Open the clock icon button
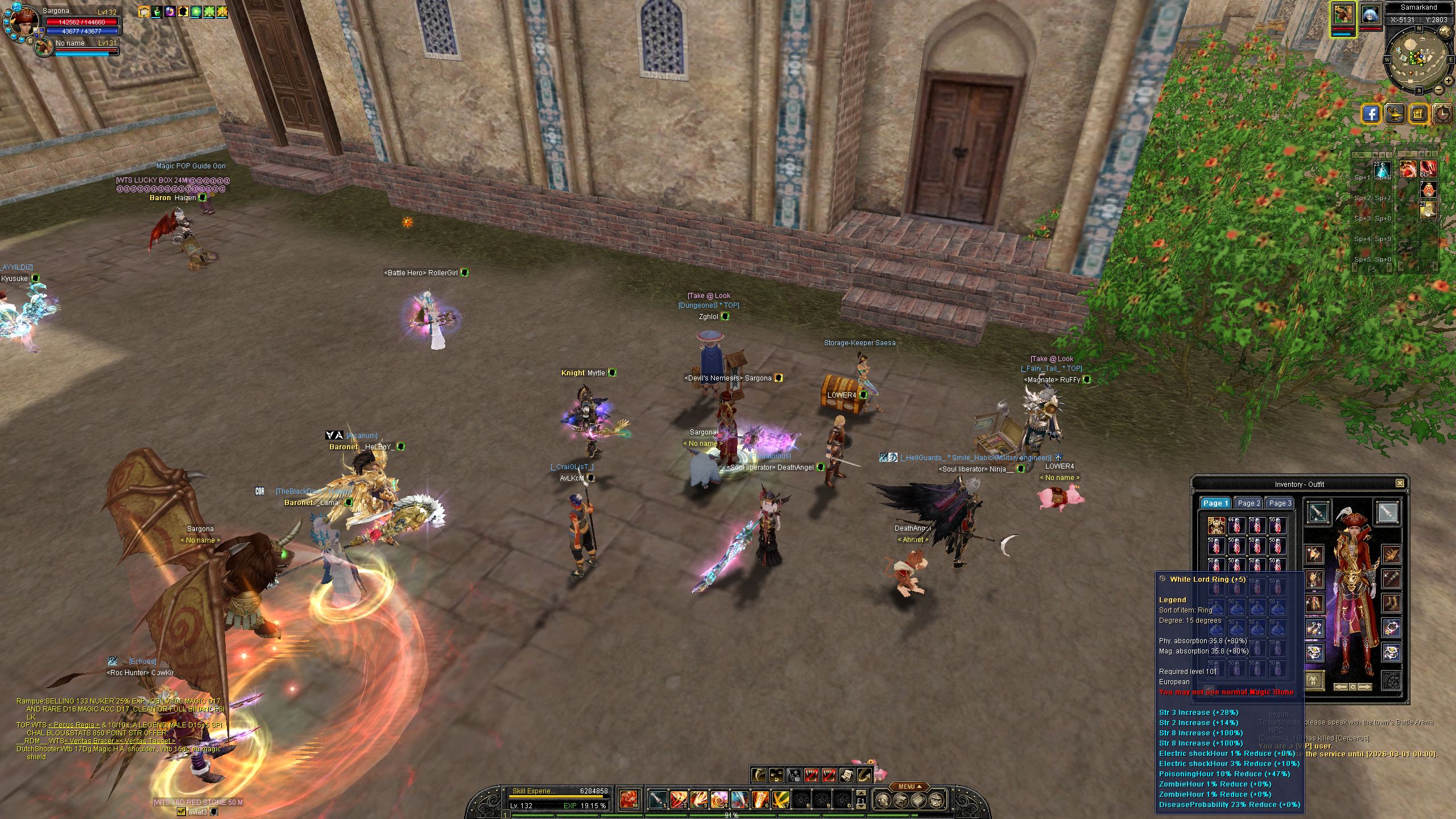1456x819 pixels. pyautogui.click(x=1443, y=114)
